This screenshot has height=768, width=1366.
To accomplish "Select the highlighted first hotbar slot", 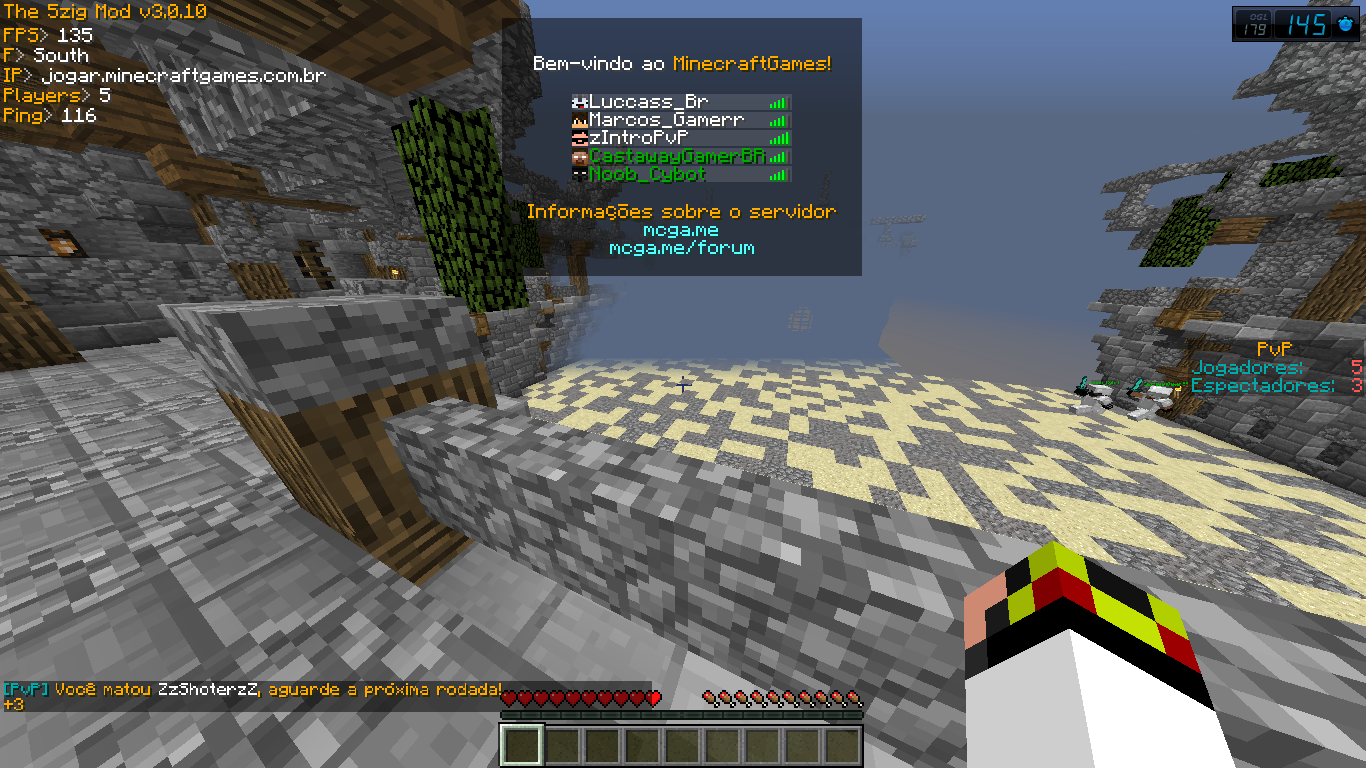I will 521,745.
